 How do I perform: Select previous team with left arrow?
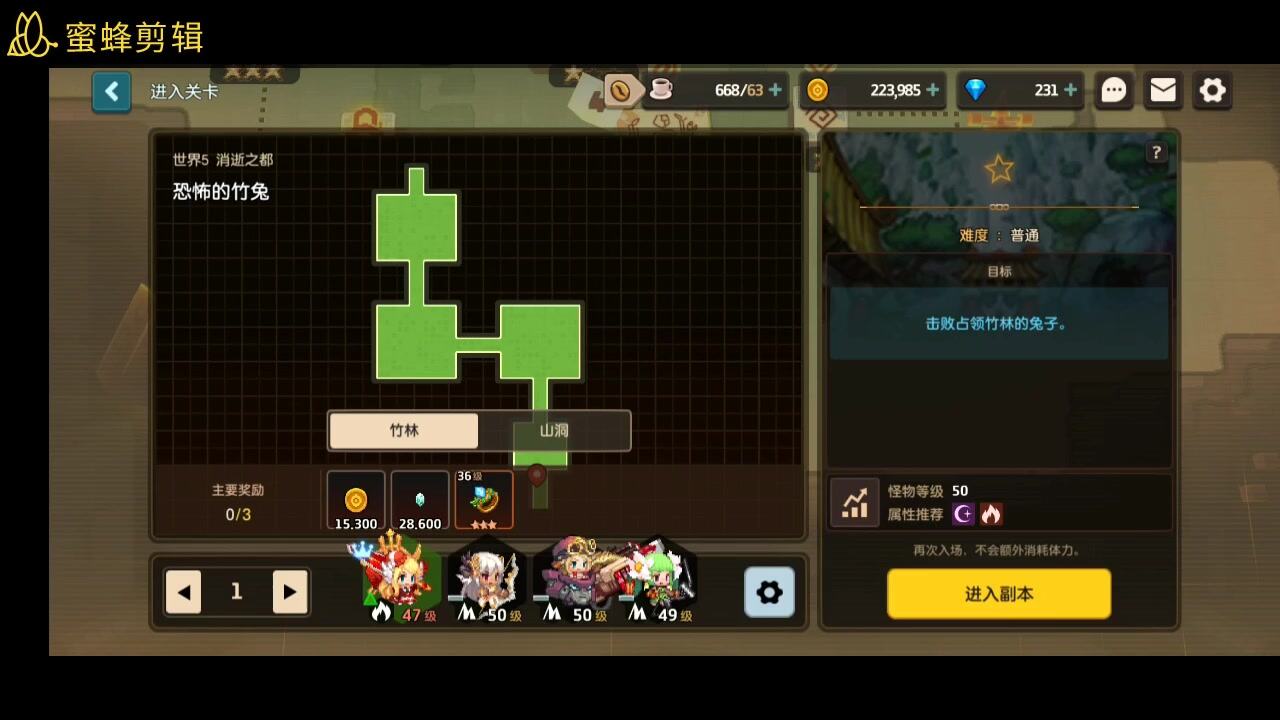point(184,592)
